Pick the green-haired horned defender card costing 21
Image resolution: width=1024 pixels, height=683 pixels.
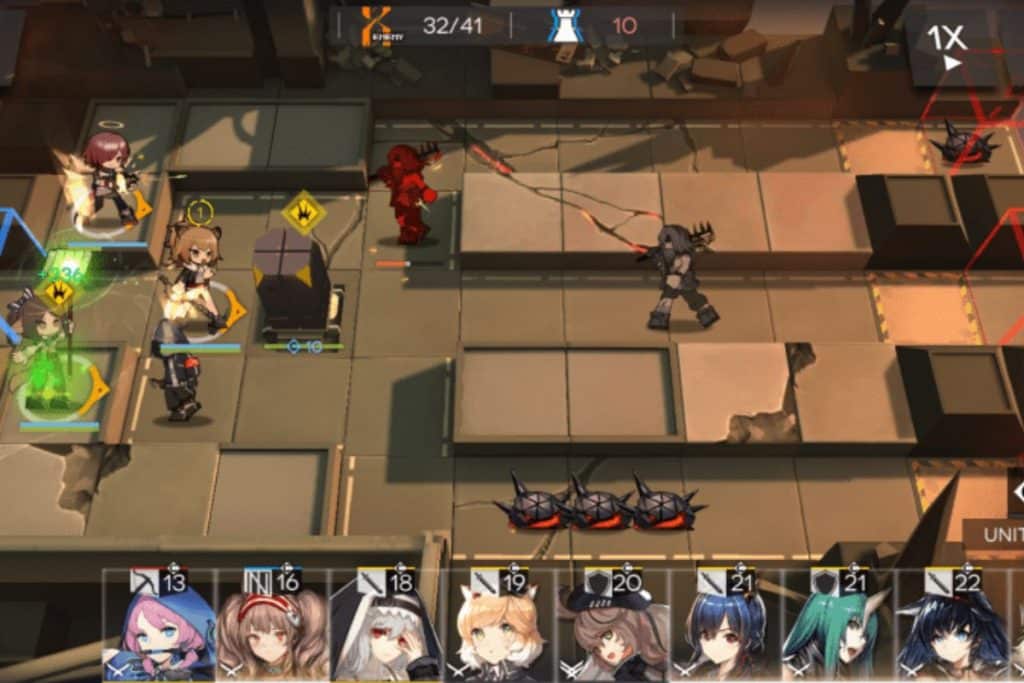click(x=838, y=627)
